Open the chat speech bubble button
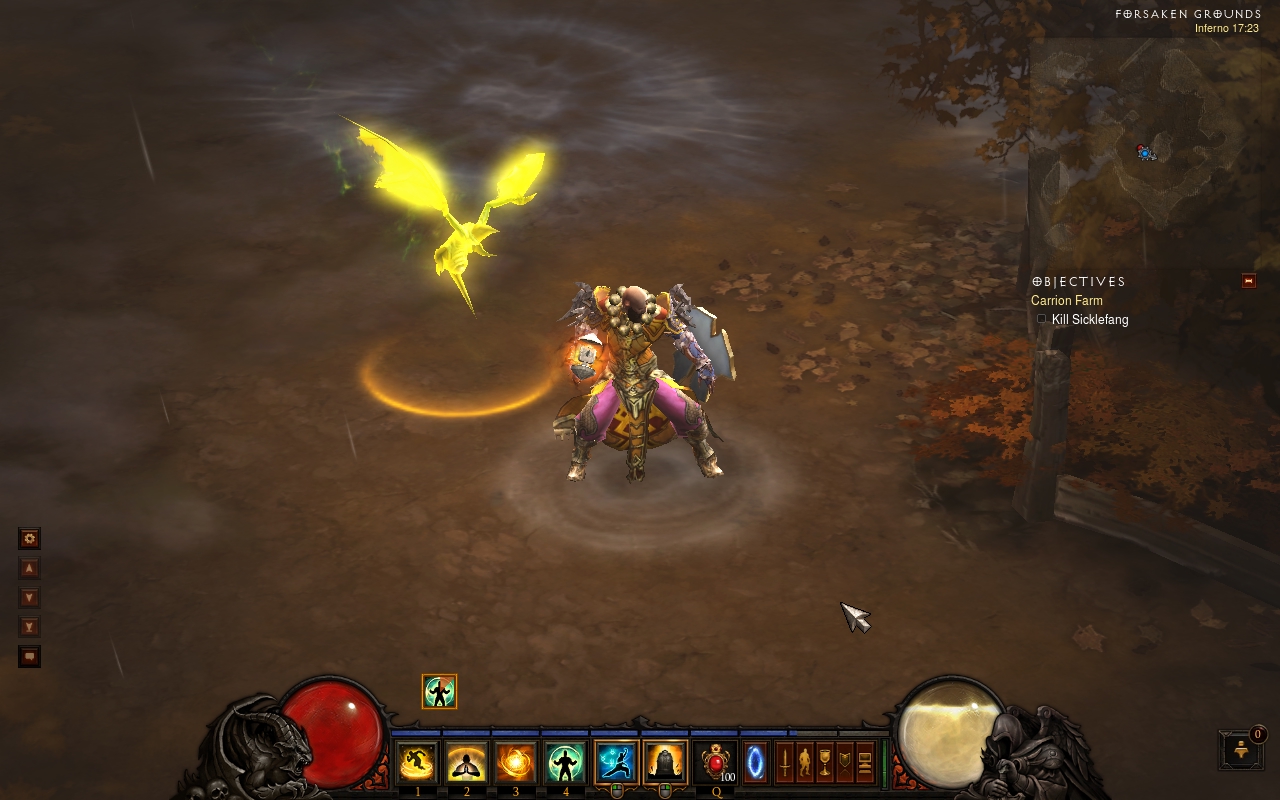This screenshot has width=1280, height=800. (x=30, y=657)
